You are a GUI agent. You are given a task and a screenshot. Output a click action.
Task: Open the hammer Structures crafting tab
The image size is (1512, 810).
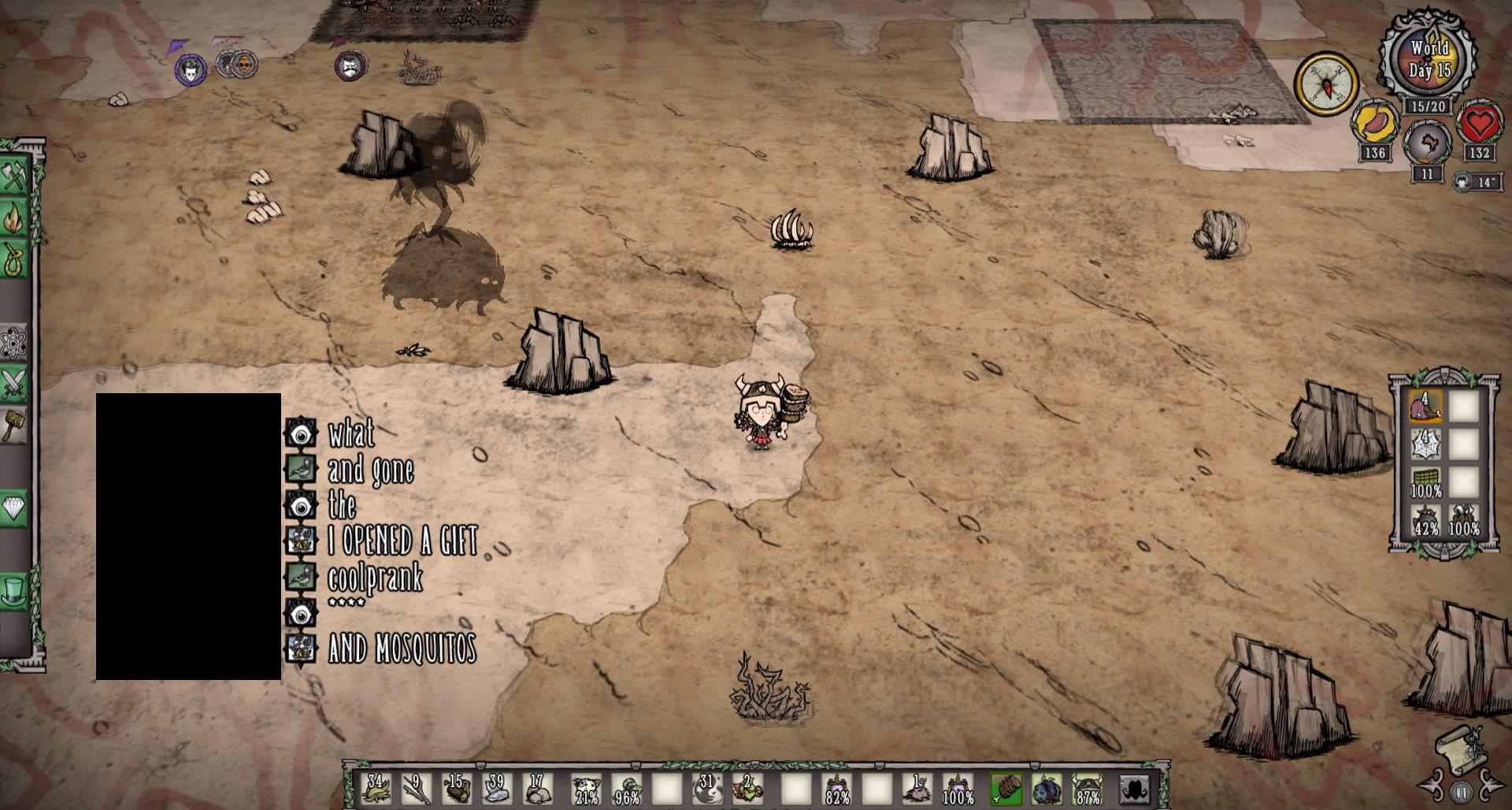point(14,425)
